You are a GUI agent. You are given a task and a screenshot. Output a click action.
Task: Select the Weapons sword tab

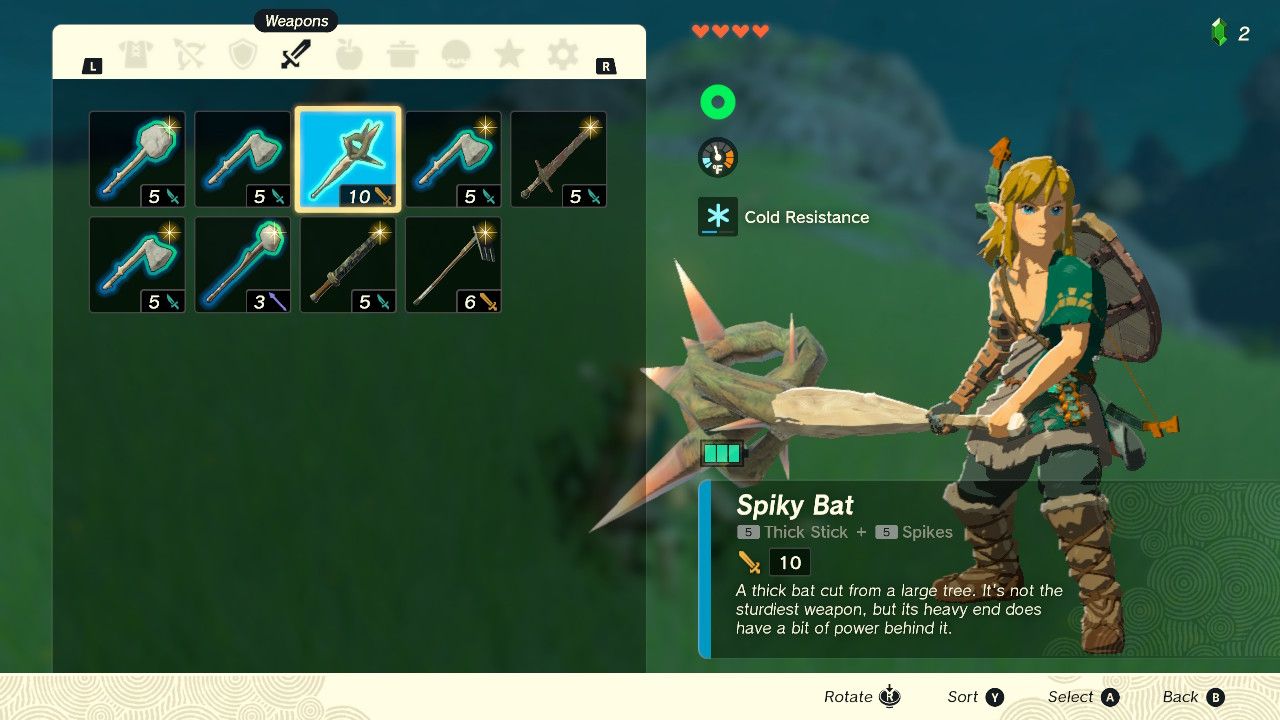coord(296,55)
